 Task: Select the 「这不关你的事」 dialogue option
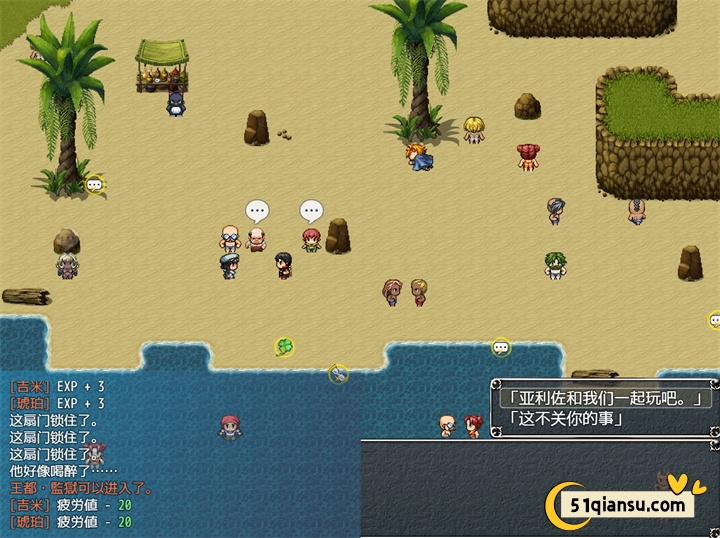coord(566,418)
